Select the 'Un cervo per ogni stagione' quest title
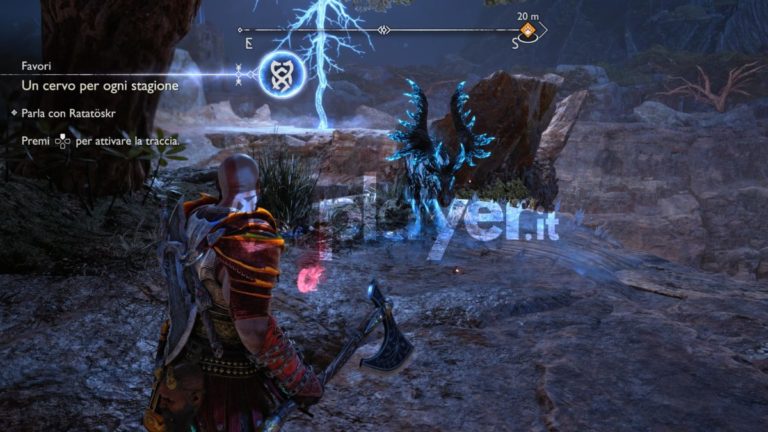This screenshot has width=768, height=432. pyautogui.click(x=100, y=86)
